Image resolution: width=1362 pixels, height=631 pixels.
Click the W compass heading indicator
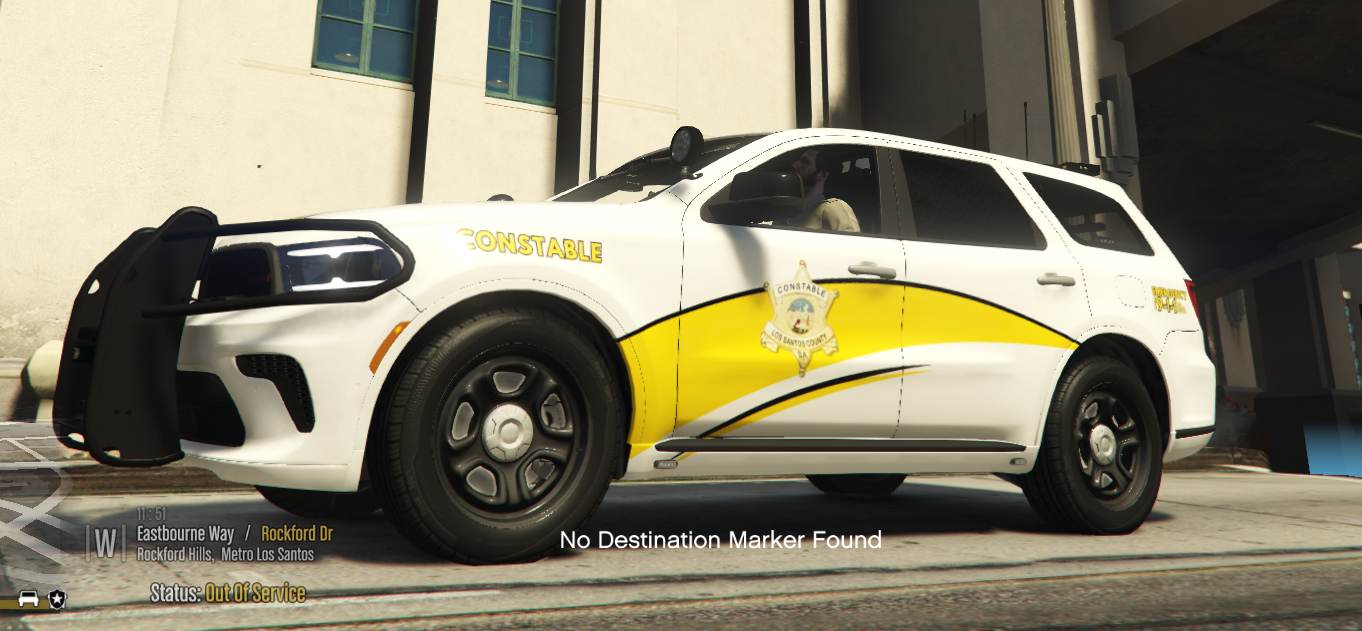click(x=105, y=543)
